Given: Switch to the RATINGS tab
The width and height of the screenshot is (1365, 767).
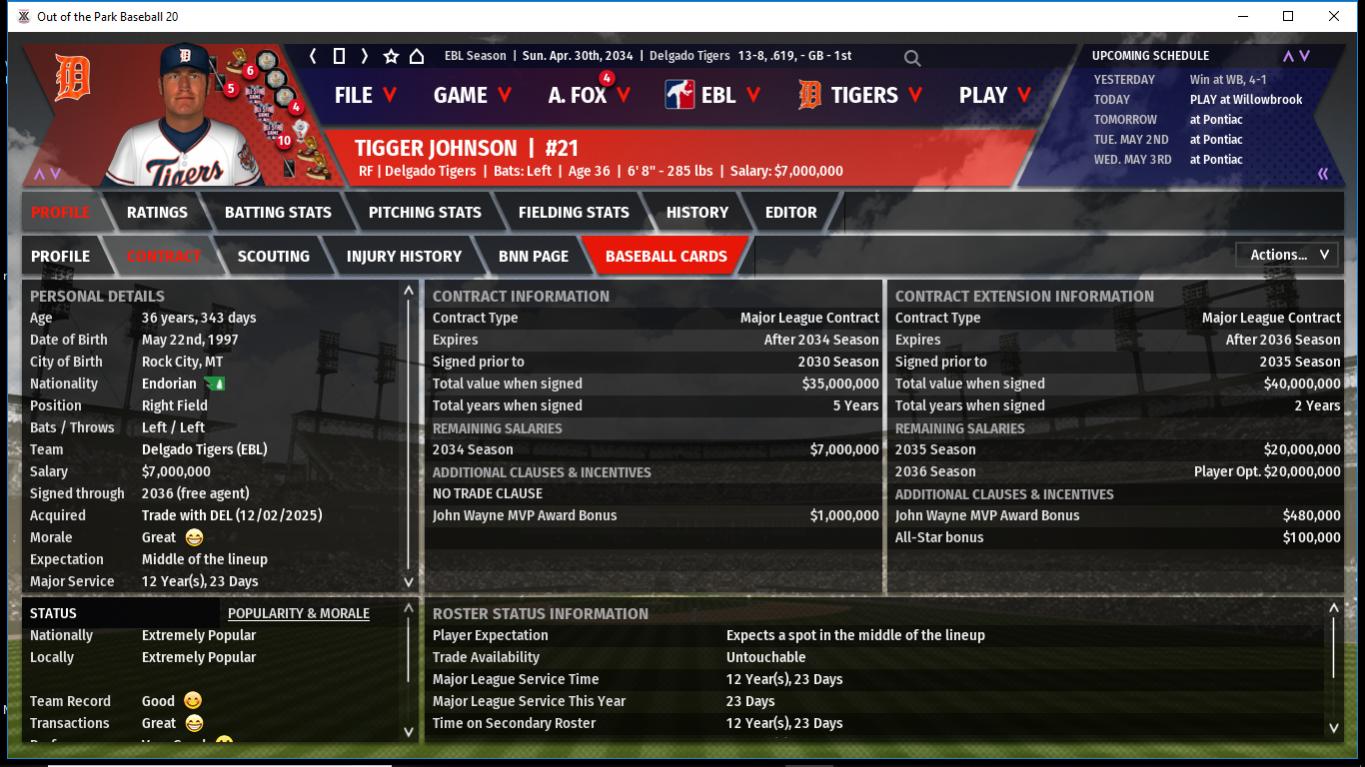Looking at the screenshot, I should pos(157,212).
